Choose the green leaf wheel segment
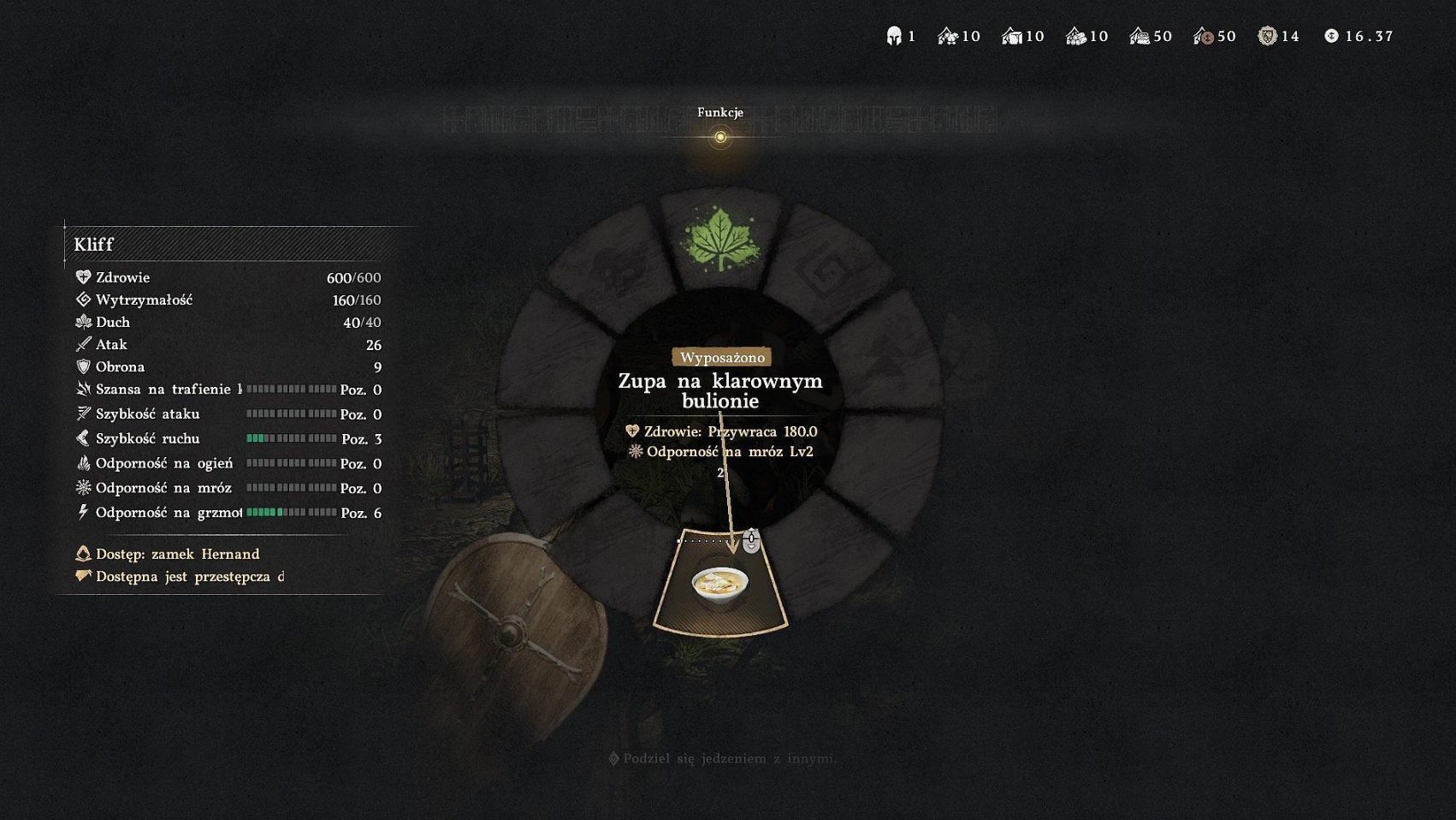Viewport: 1456px width, 820px height. coord(719,239)
